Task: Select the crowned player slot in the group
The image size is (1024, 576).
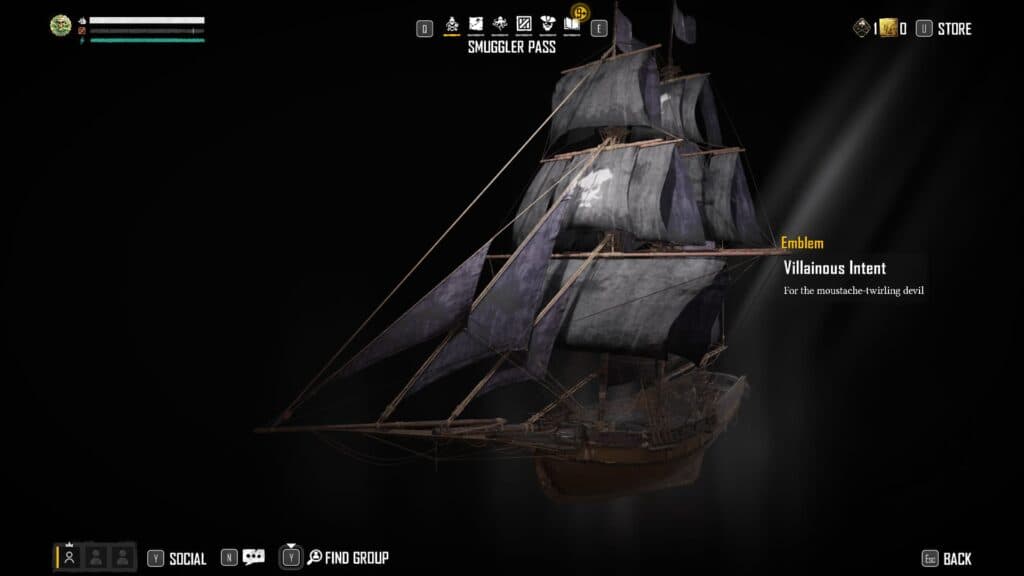Action: click(70, 557)
